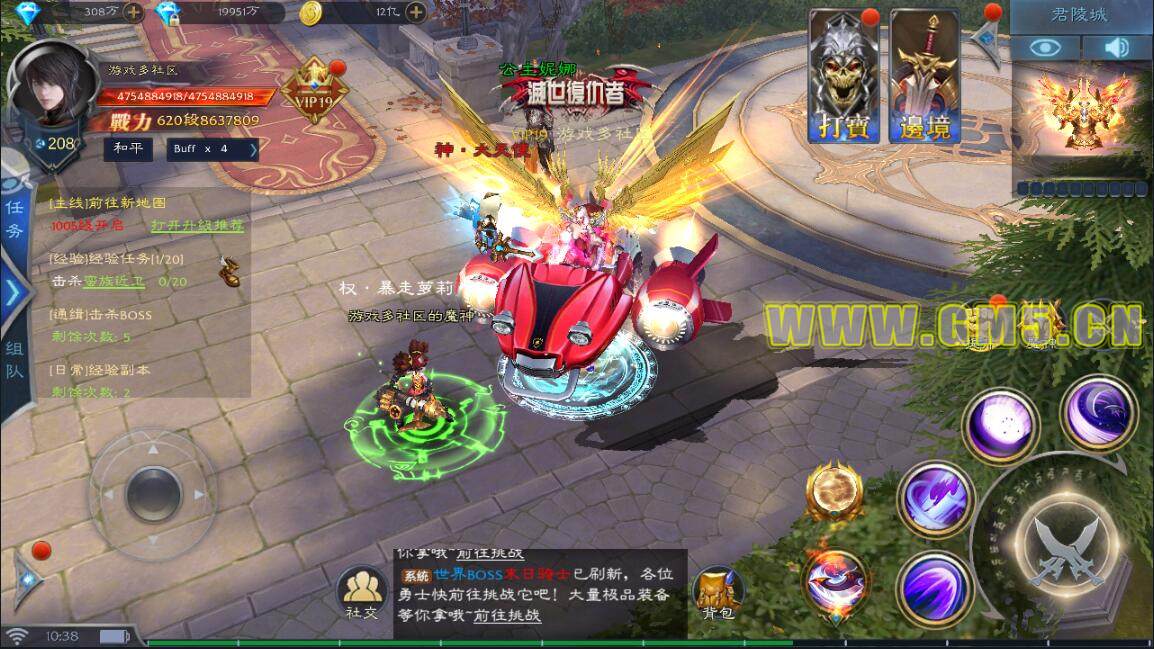Toggle the speaker sound button
The image size is (1154, 649).
pos(1117,47)
